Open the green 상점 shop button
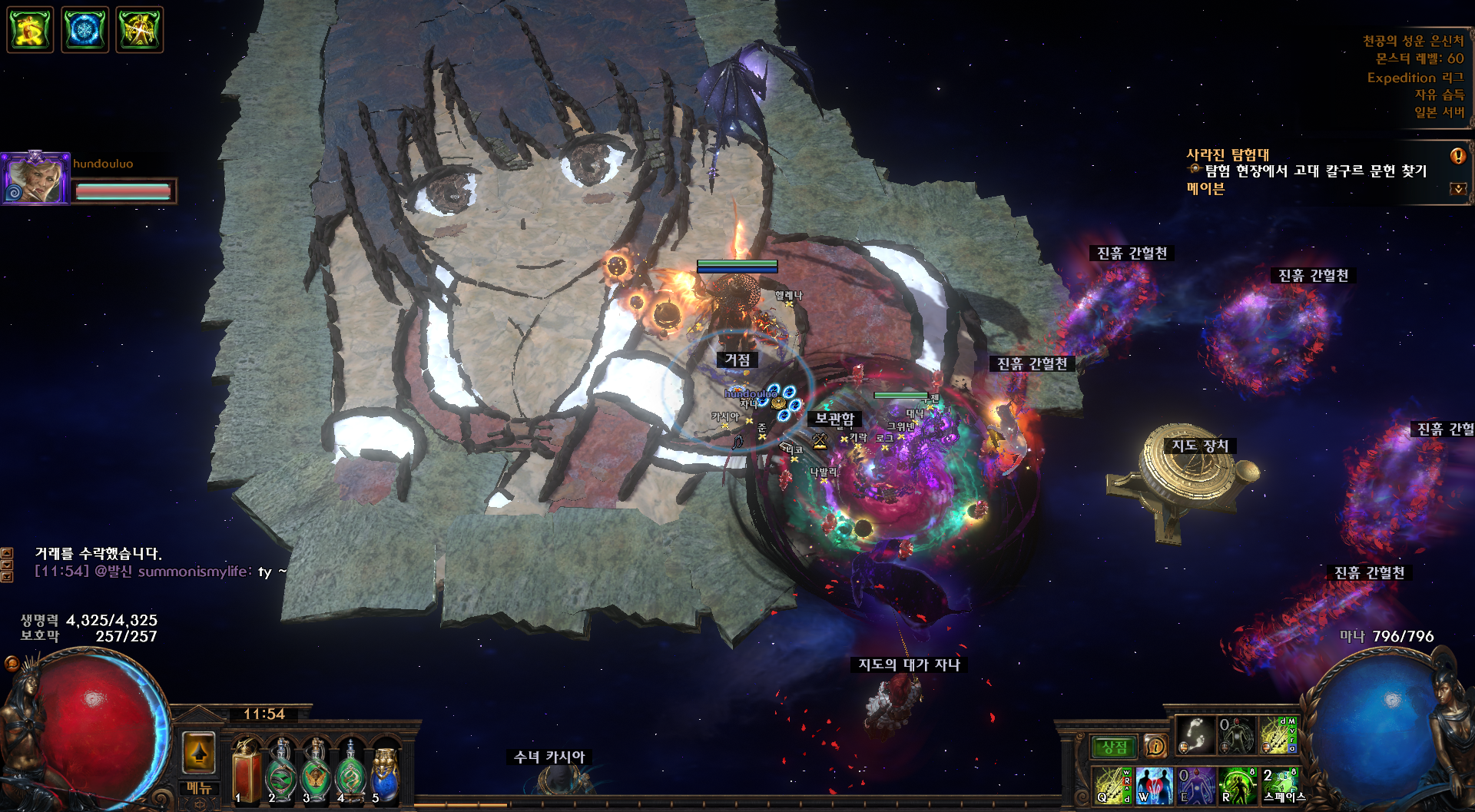Viewport: 1475px width, 812px height. click(1114, 747)
